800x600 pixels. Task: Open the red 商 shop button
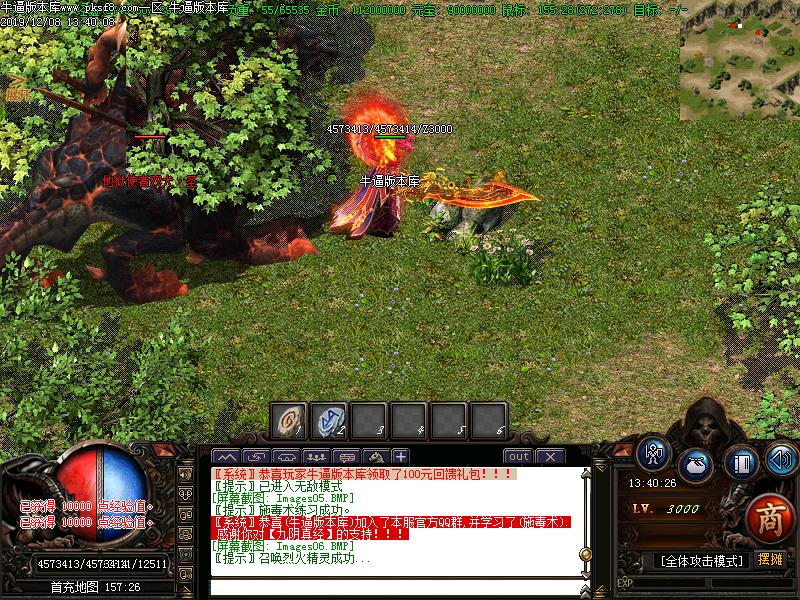[769, 516]
